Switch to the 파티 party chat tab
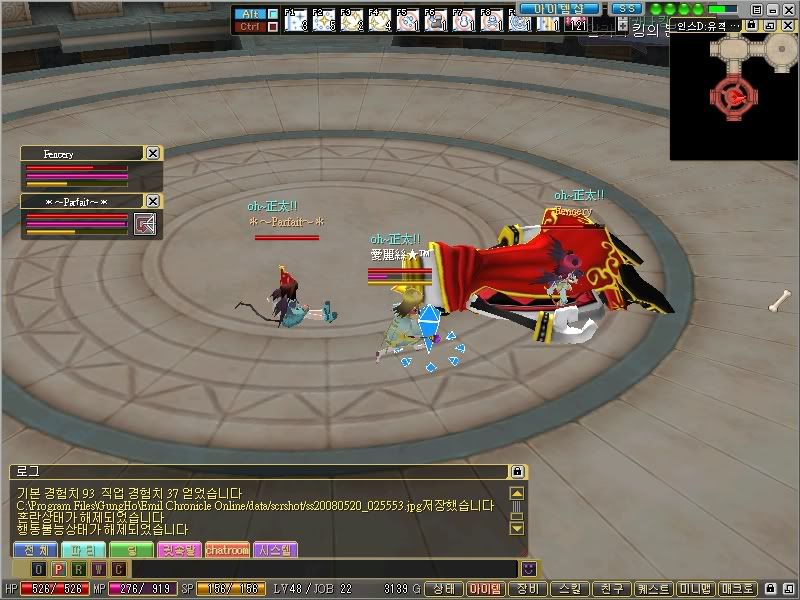This screenshot has width=800, height=600. (84, 550)
